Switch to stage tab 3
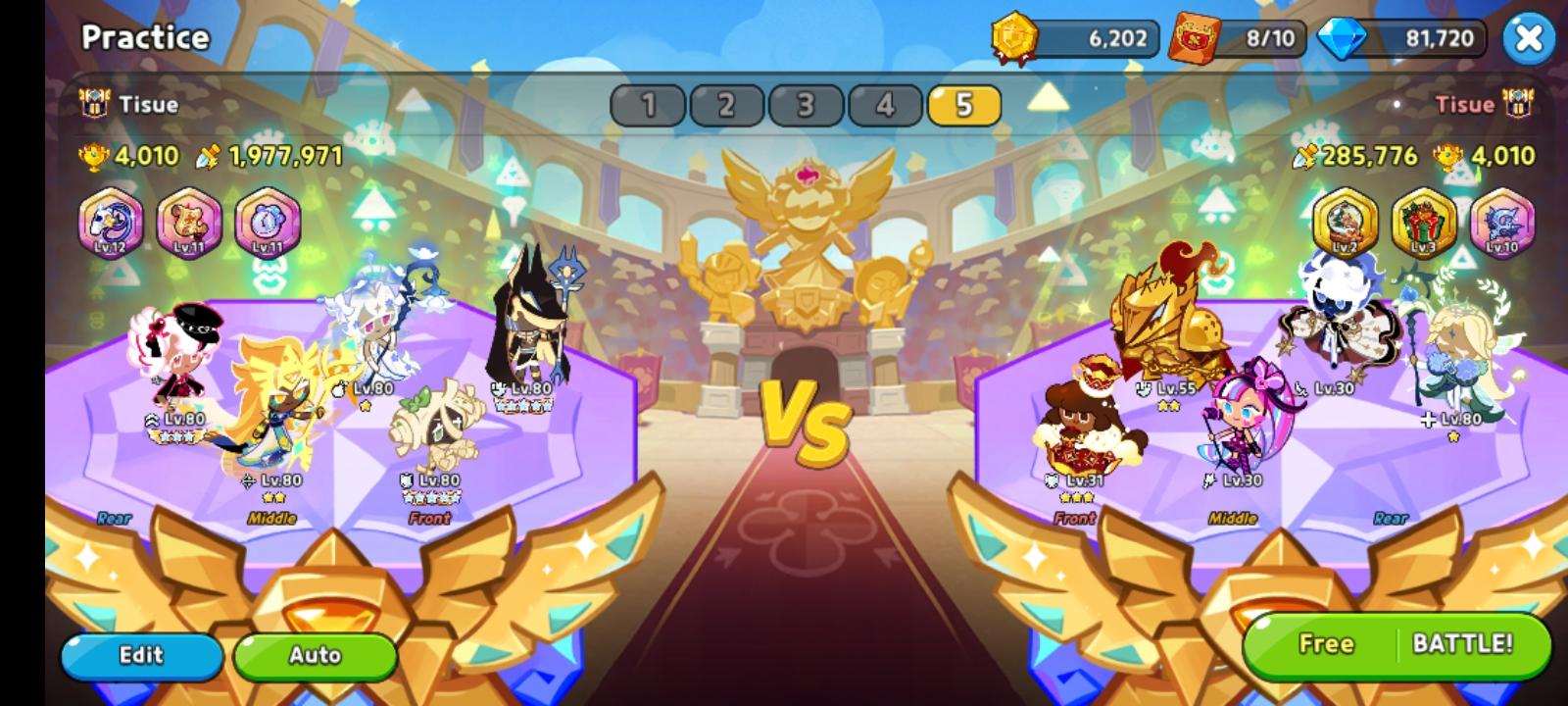 (803, 104)
